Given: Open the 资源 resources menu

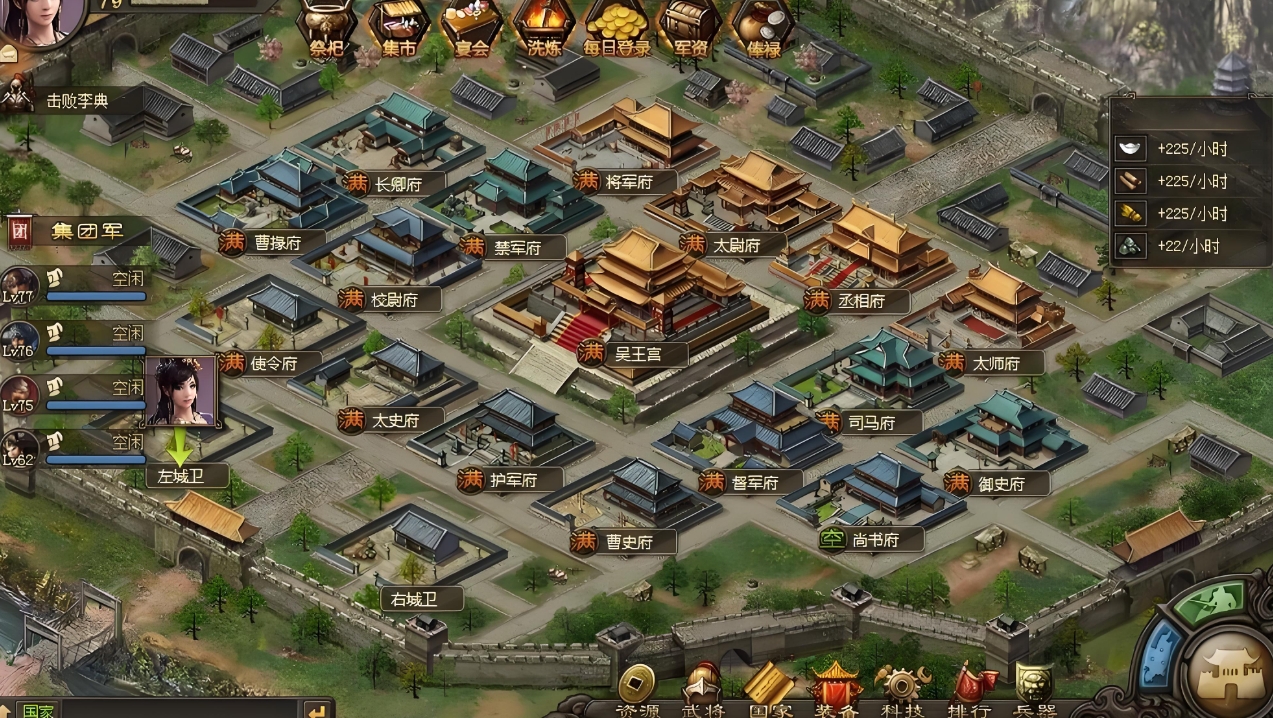Looking at the screenshot, I should pyautogui.click(x=637, y=692).
